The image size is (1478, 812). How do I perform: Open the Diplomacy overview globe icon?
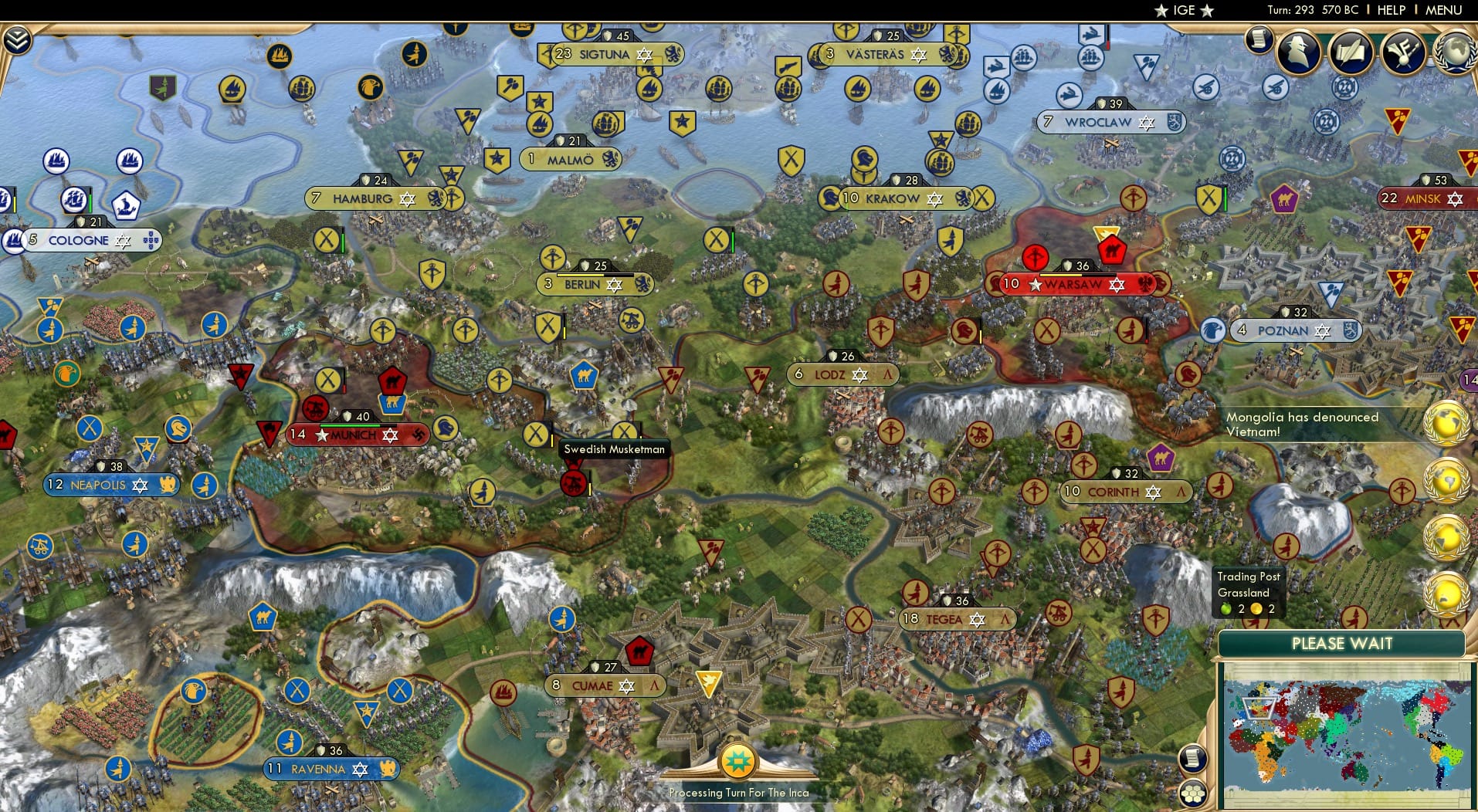click(x=1456, y=49)
